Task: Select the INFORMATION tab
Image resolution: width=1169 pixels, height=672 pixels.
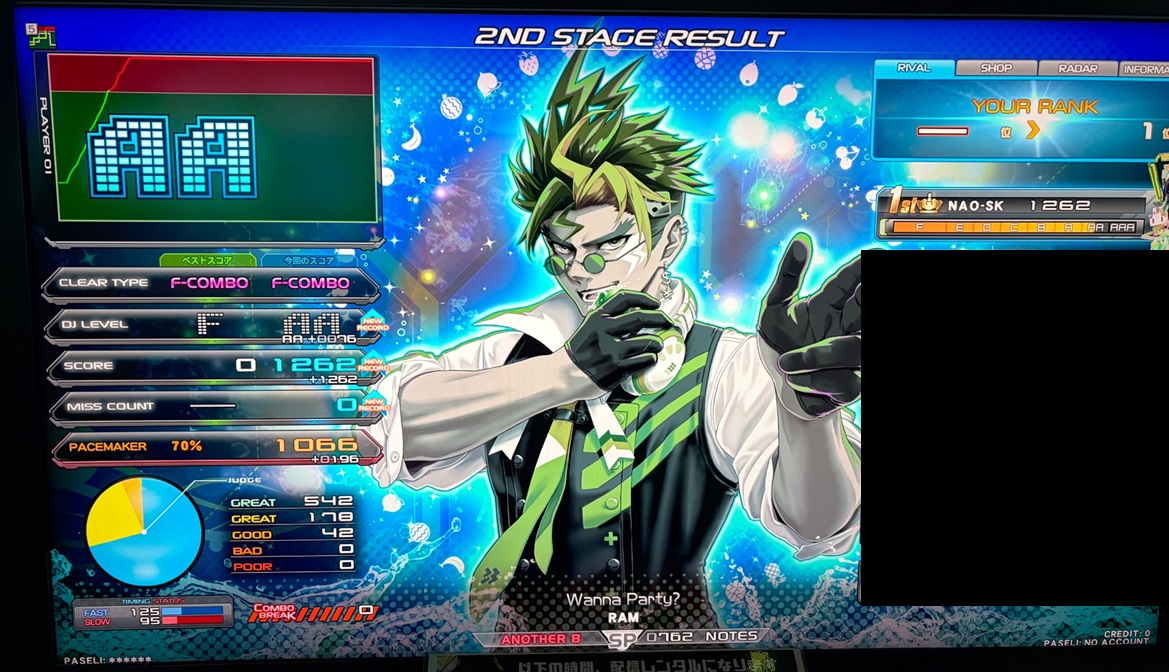Action: (1144, 69)
